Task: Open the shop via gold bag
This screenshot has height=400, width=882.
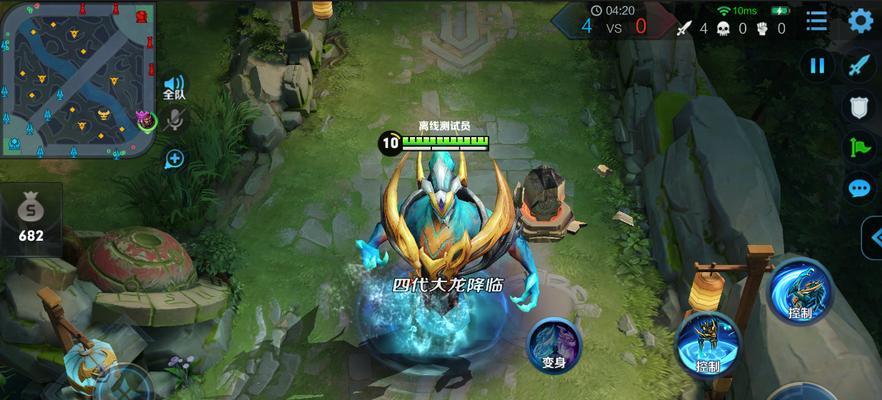Action: click(31, 217)
